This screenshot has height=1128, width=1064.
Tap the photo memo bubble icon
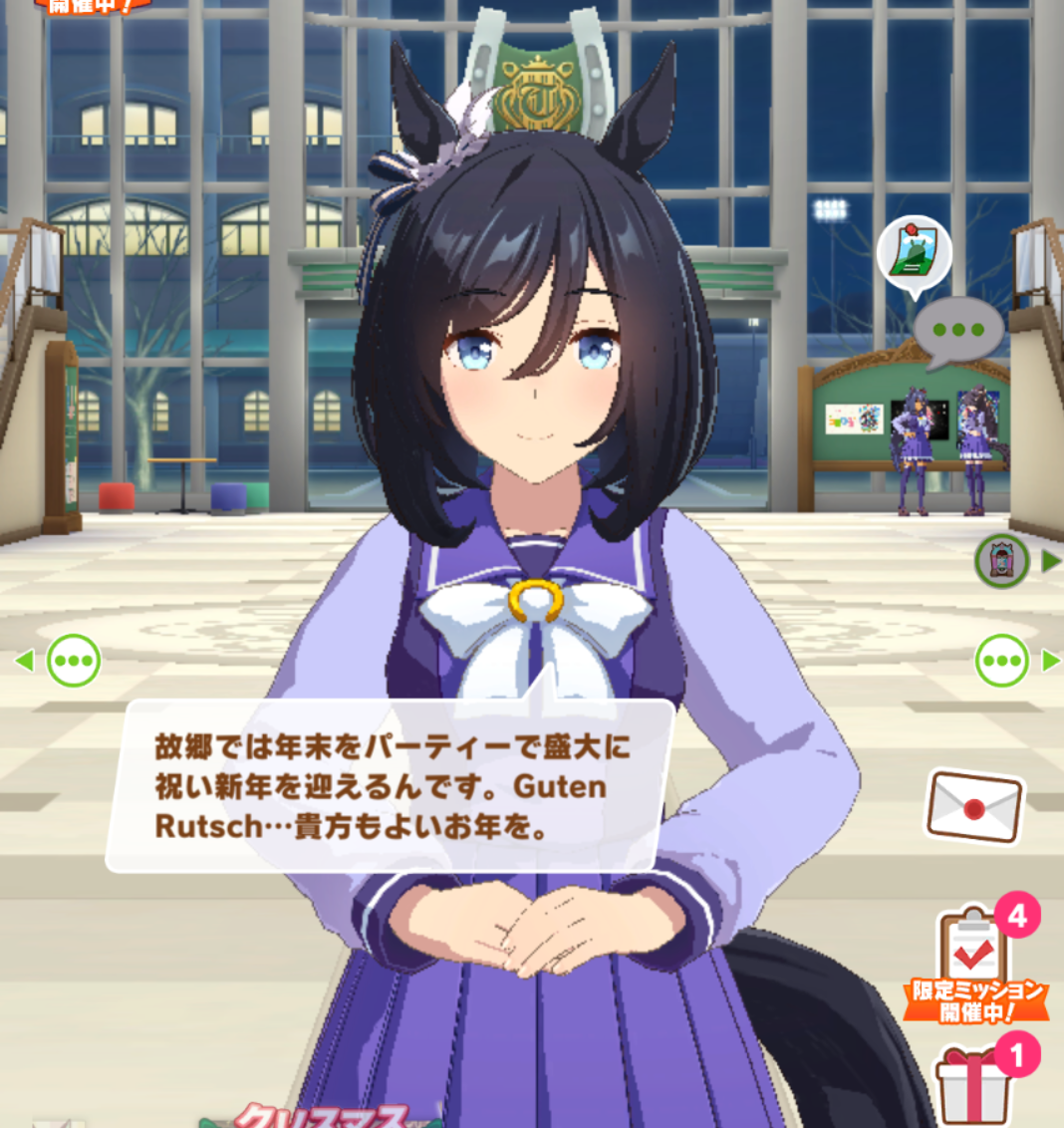914,253
